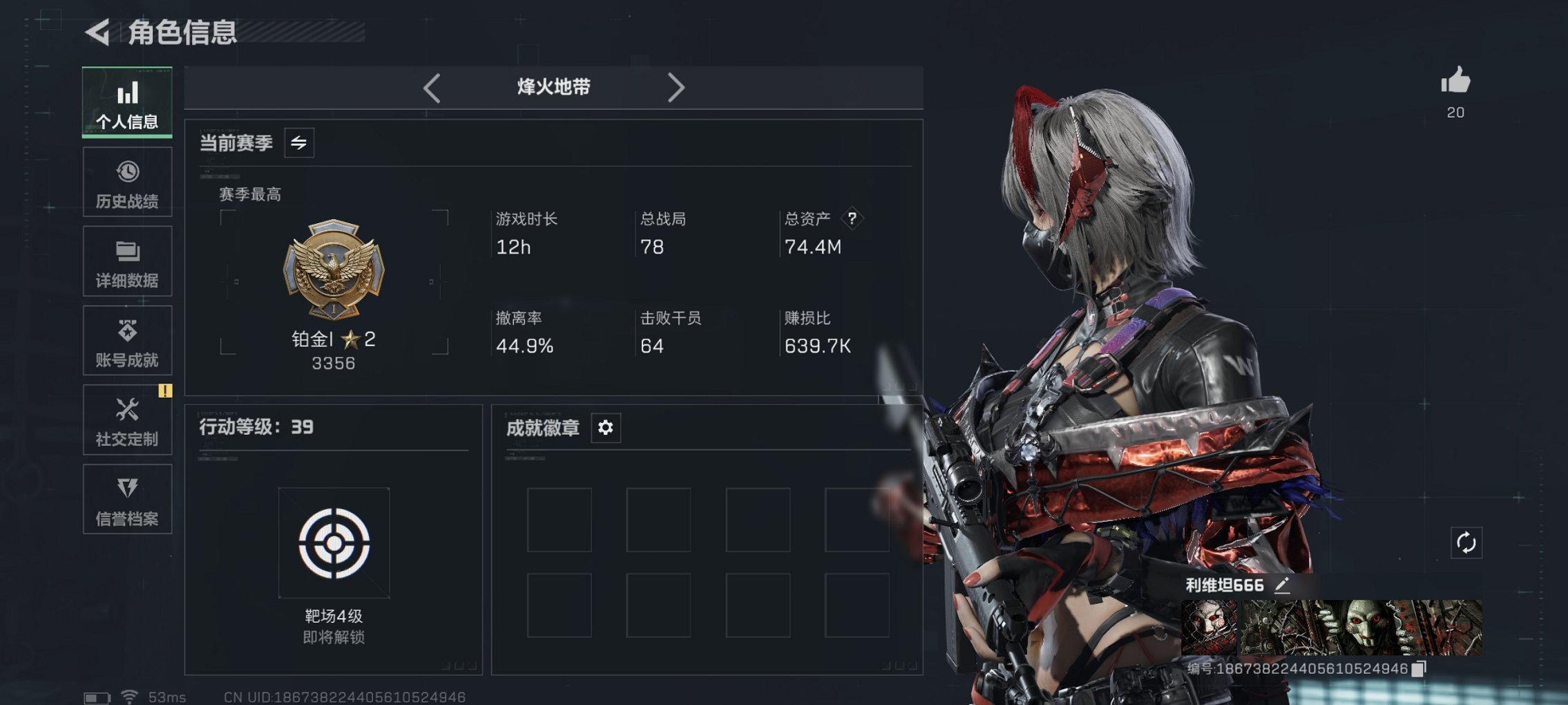Open the 成就徽章 settings gear
The height and width of the screenshot is (705, 1568).
click(606, 428)
